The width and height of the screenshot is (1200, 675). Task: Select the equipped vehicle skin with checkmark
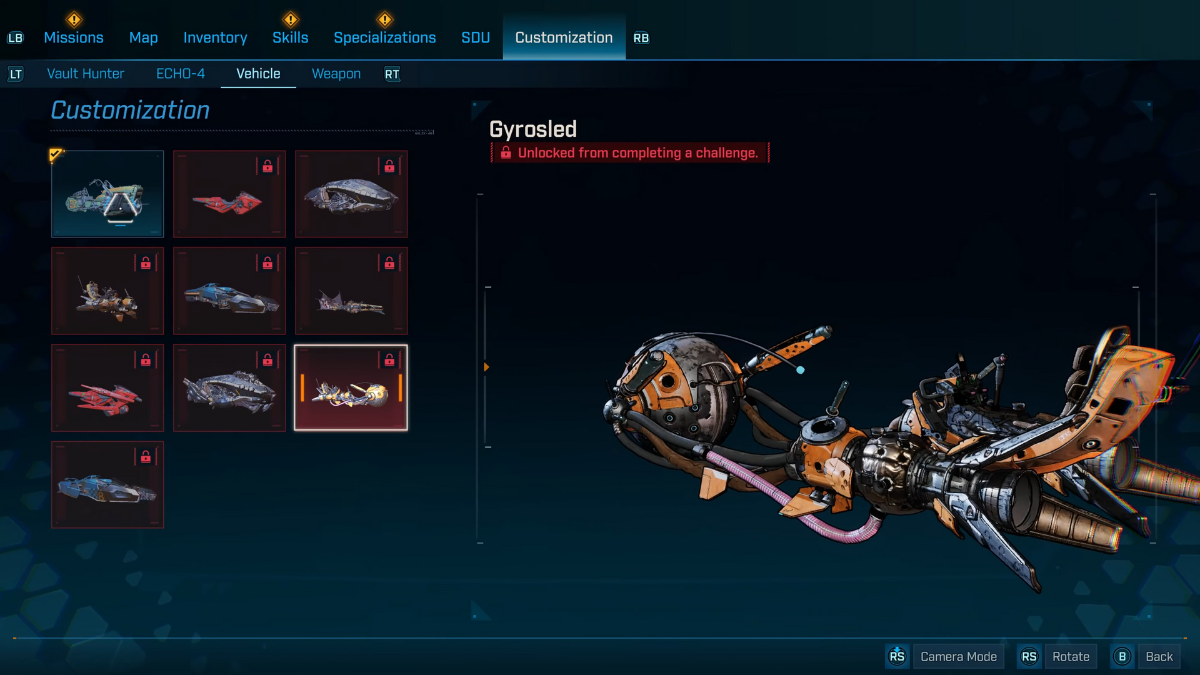click(x=107, y=193)
